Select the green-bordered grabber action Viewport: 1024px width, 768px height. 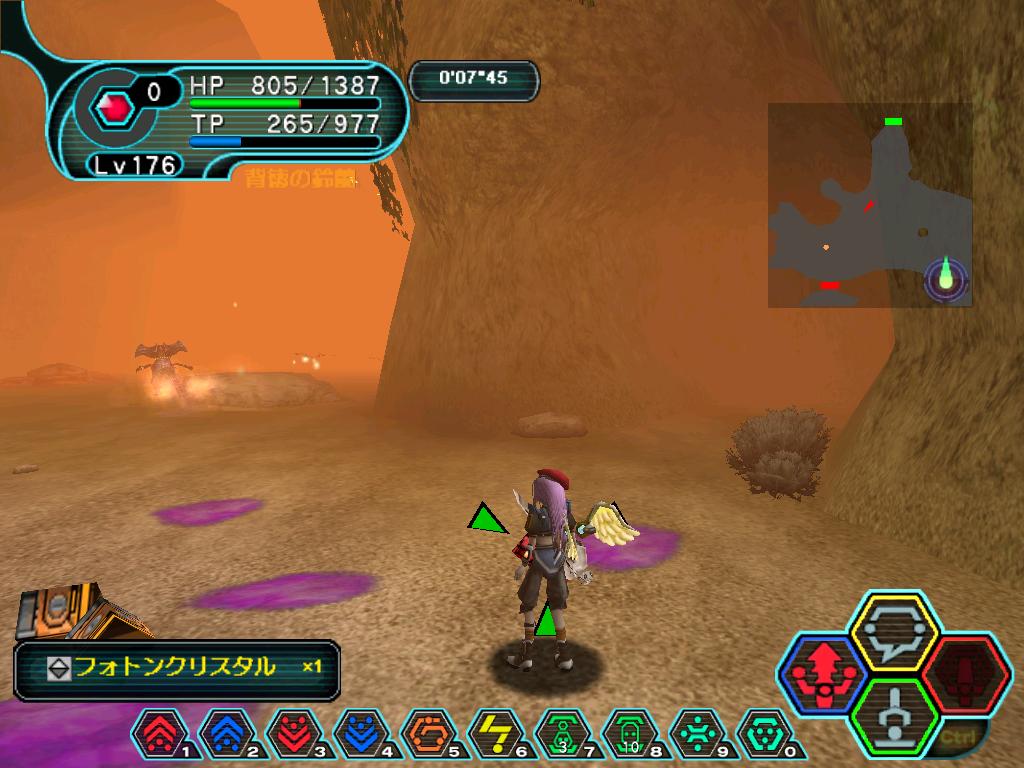pyautogui.click(x=893, y=716)
